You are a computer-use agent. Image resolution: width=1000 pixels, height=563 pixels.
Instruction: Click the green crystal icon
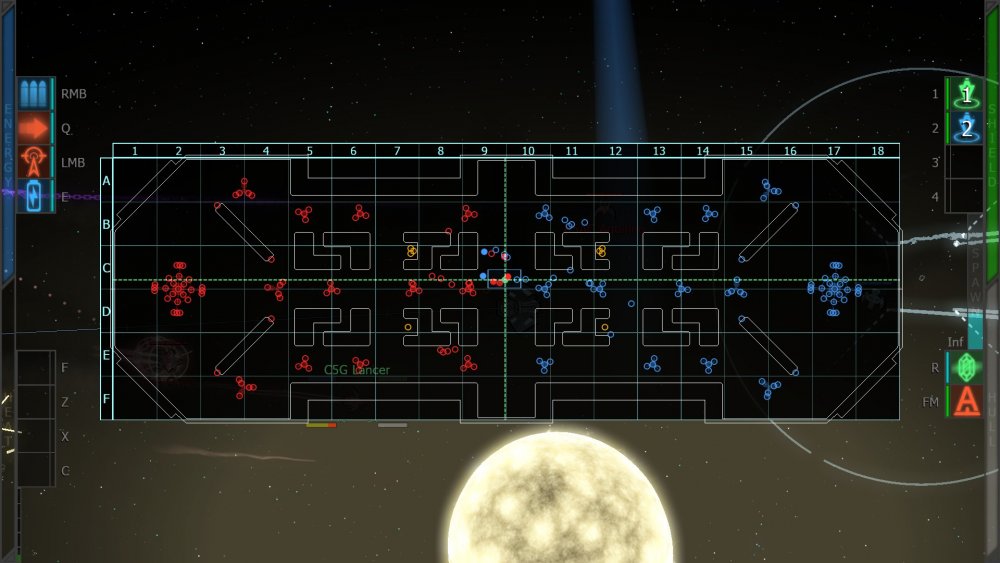(966, 367)
